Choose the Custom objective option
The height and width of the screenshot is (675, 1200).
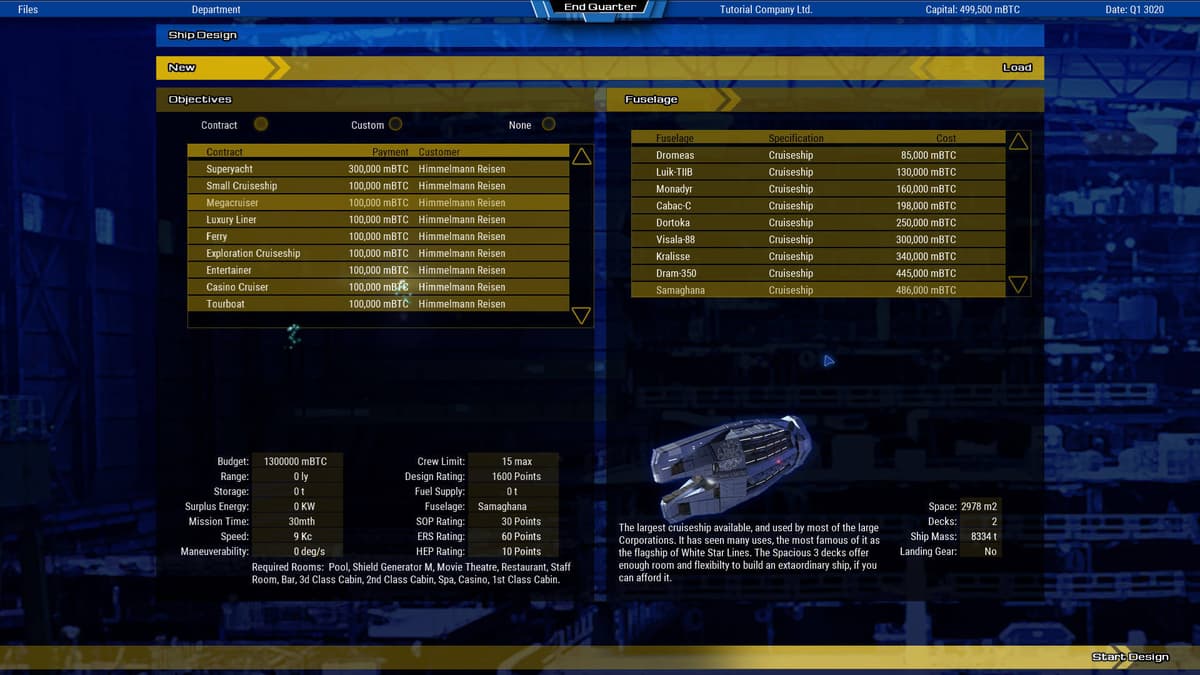(x=395, y=125)
